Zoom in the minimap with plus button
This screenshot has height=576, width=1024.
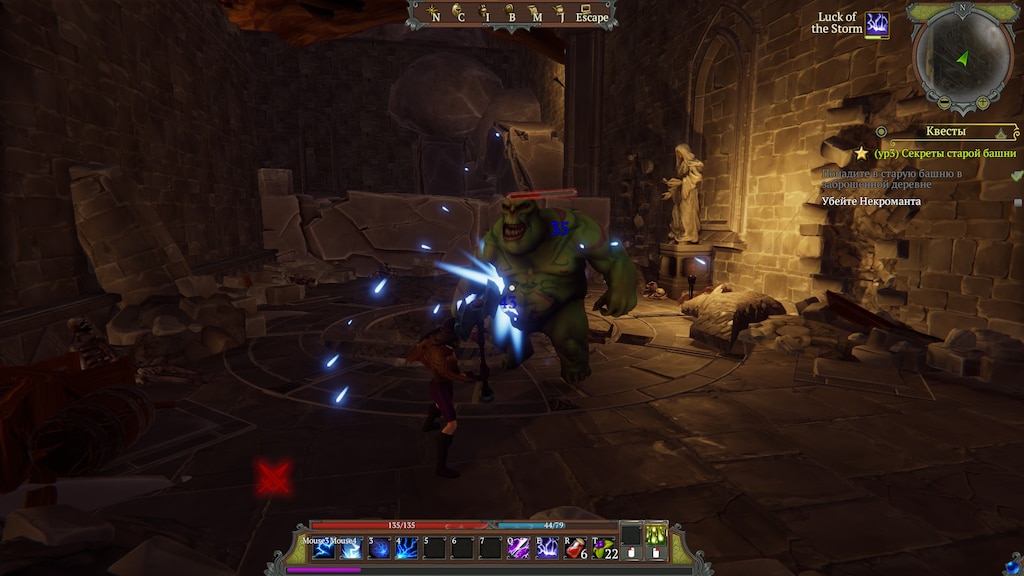click(983, 103)
